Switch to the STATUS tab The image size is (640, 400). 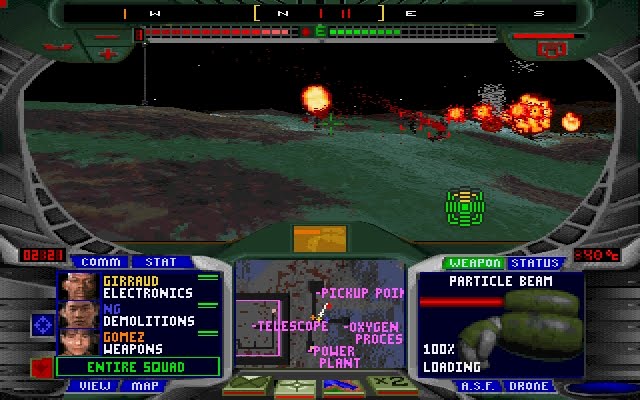pyautogui.click(x=533, y=263)
